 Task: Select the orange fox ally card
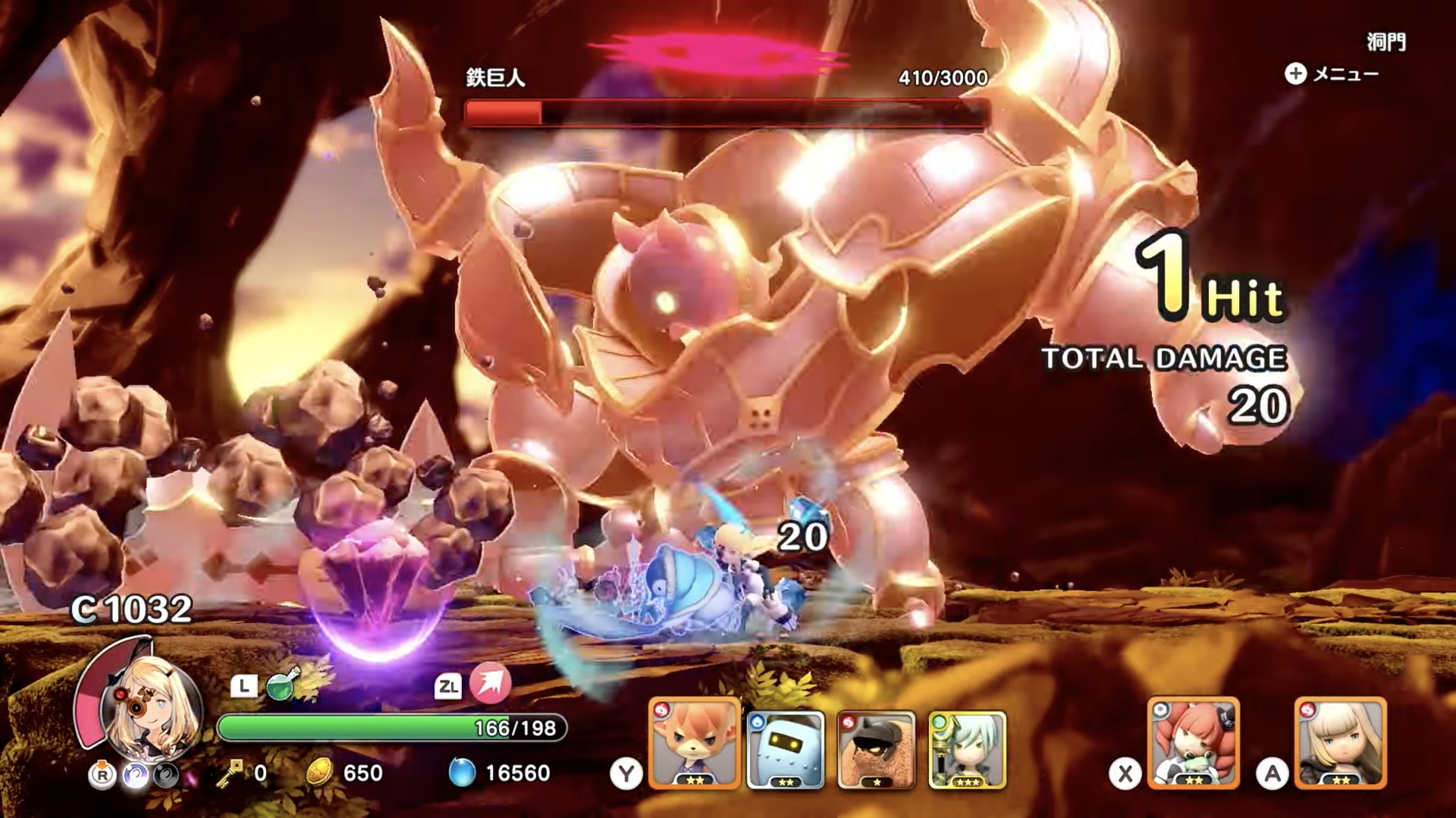coord(694,744)
